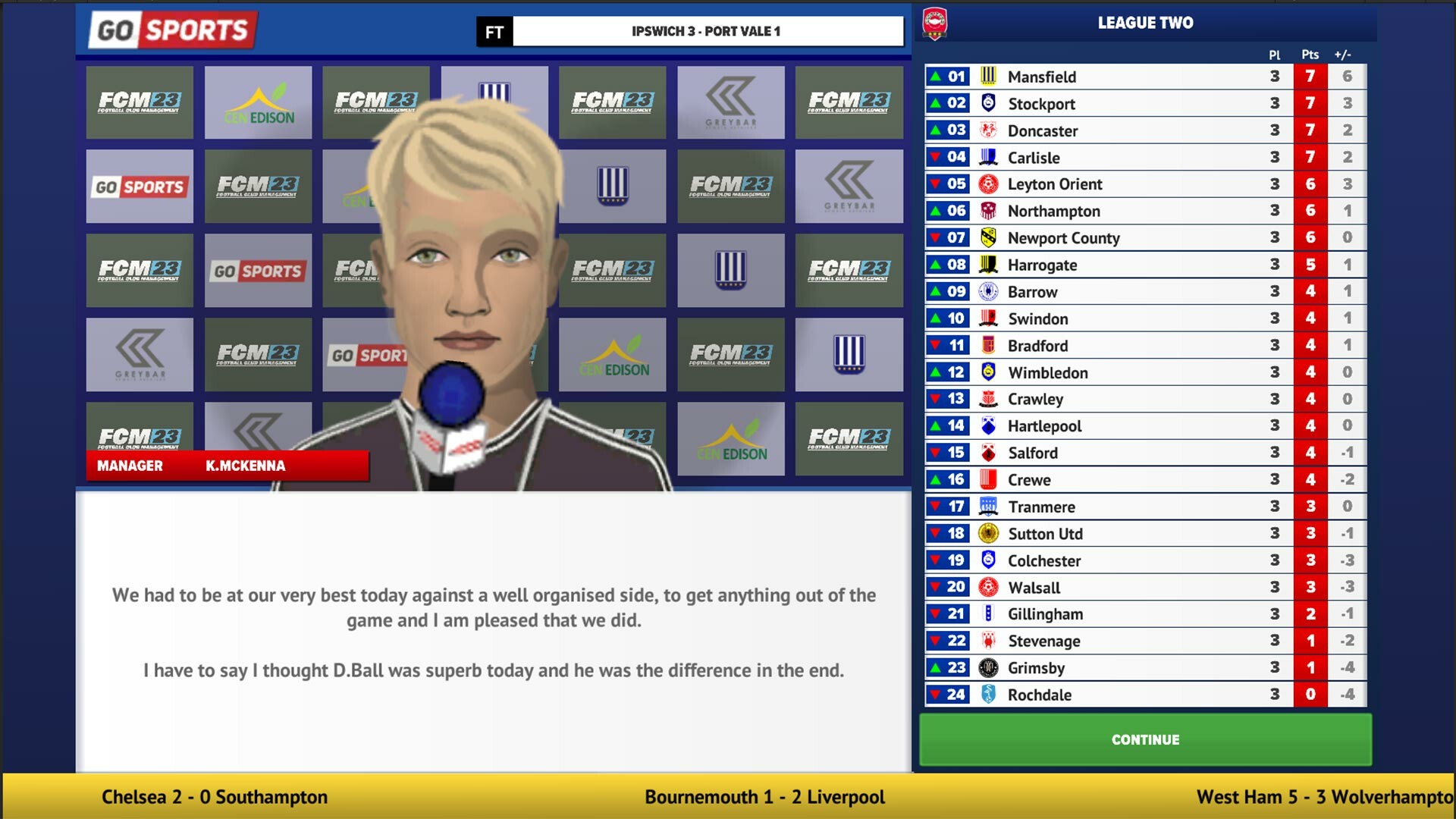Select the Leyton Orient club crest
The width and height of the screenshot is (1456, 819).
[x=990, y=184]
